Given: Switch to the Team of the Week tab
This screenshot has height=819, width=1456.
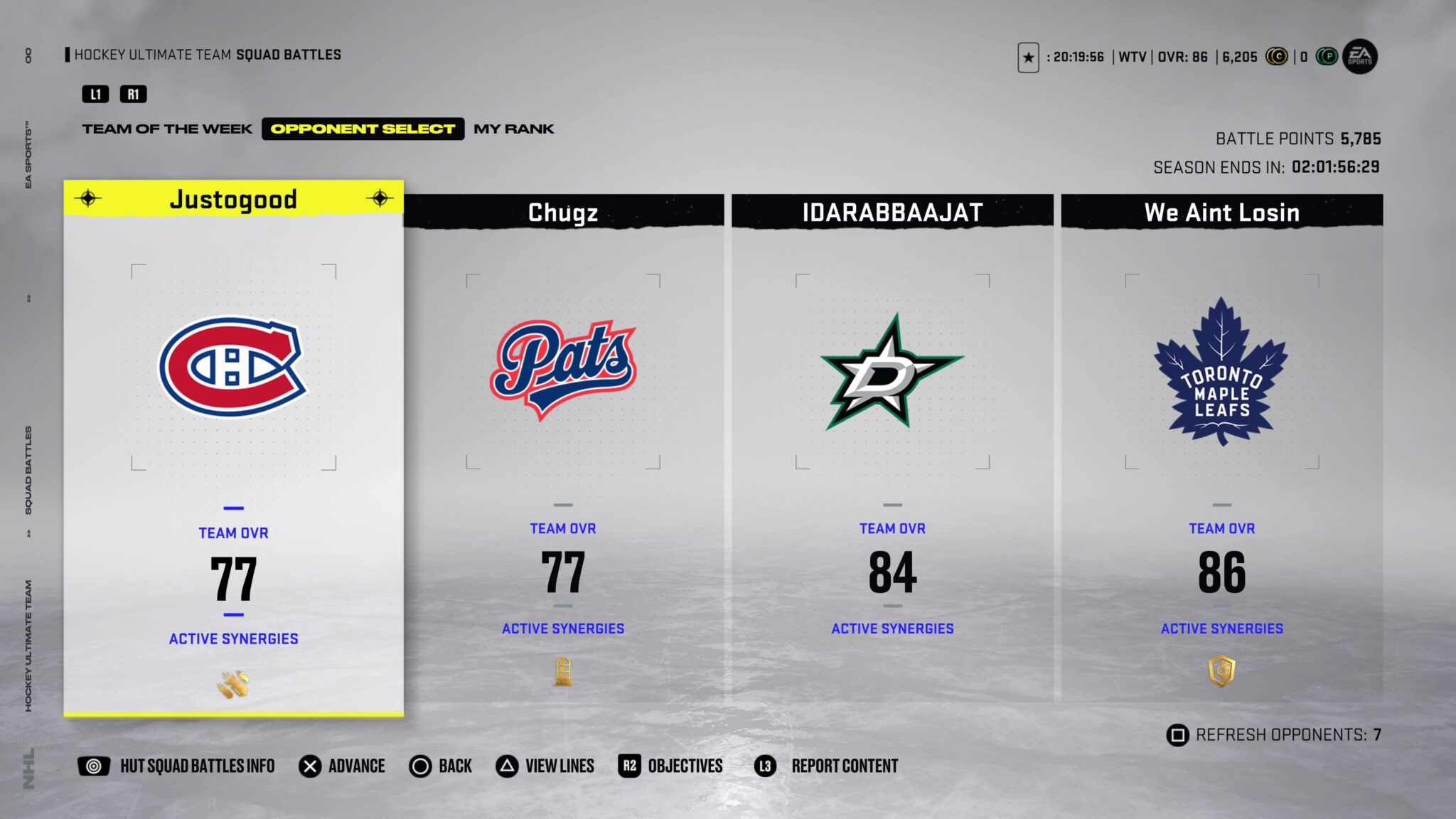Looking at the screenshot, I should coord(167,129).
